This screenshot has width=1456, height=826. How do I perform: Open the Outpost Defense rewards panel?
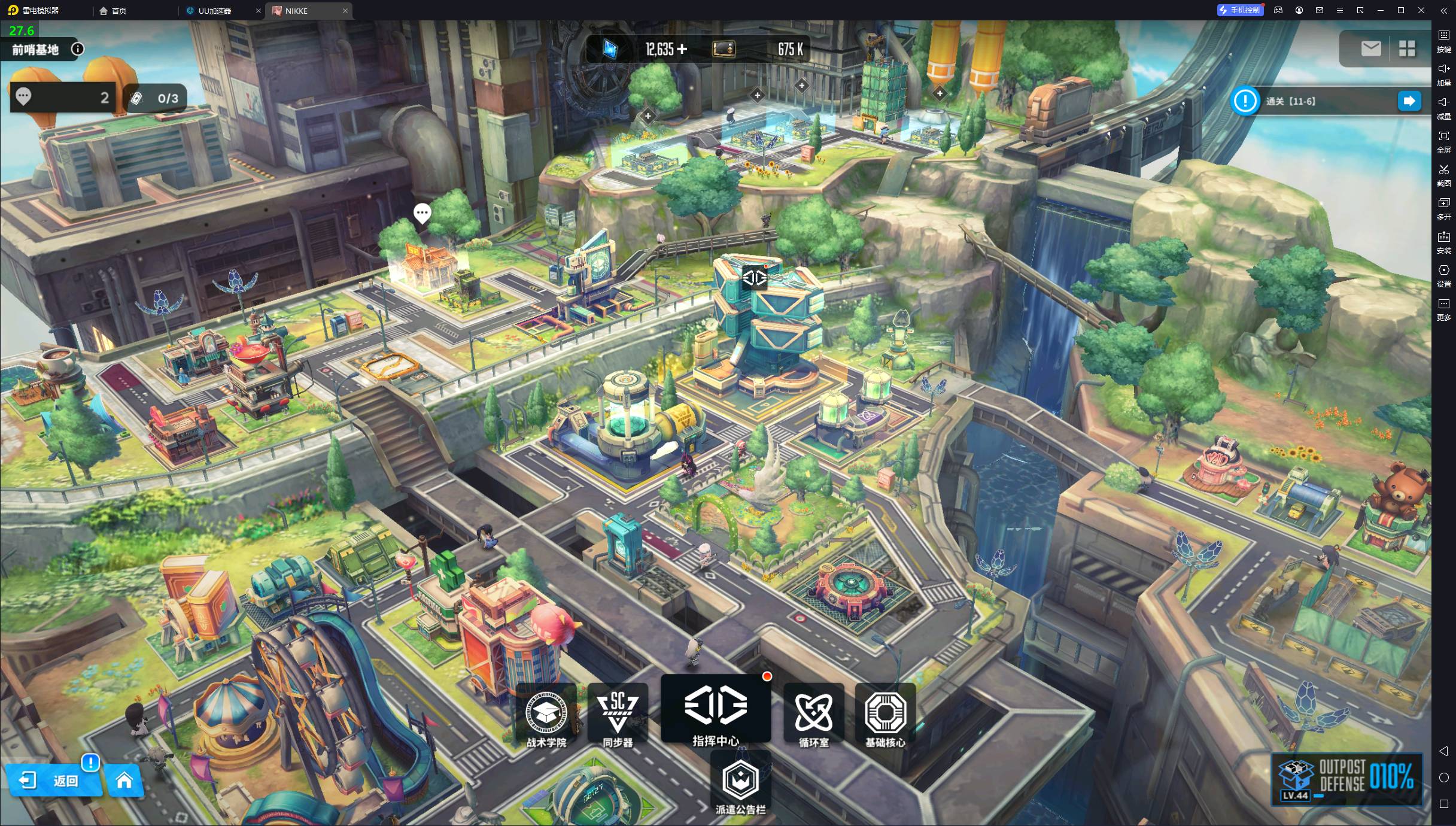pyautogui.click(x=1346, y=779)
